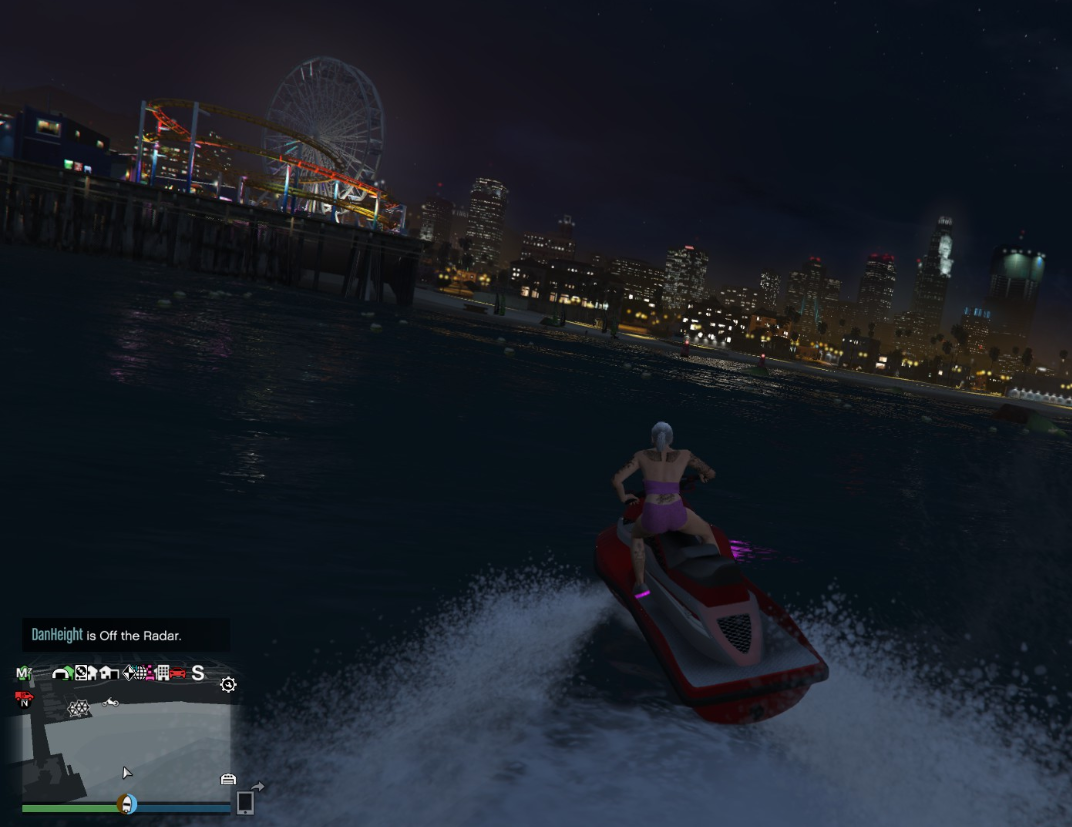
Task: Click the boat icon on the status bar
Action: tap(126, 804)
